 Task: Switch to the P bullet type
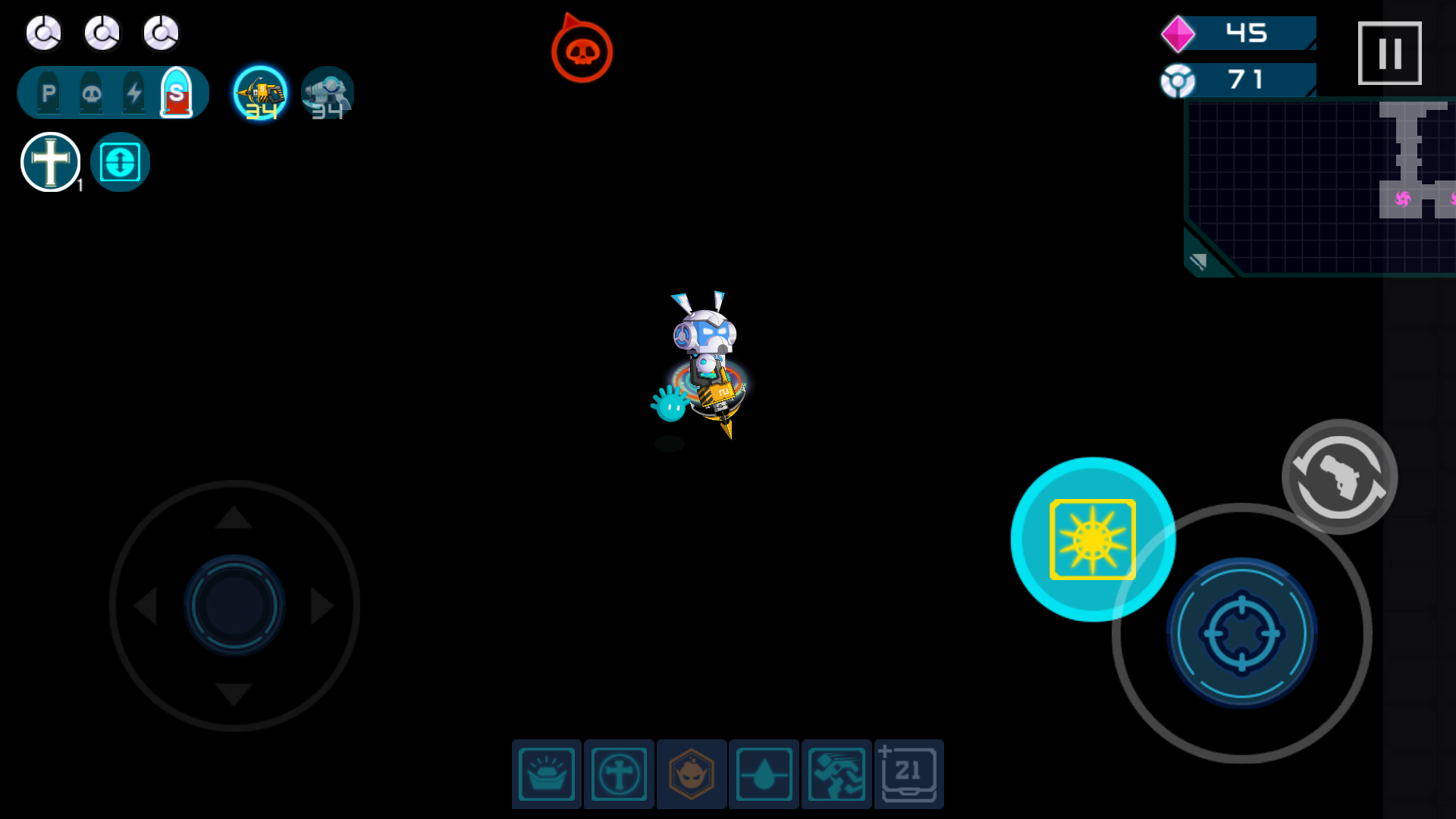(x=48, y=92)
